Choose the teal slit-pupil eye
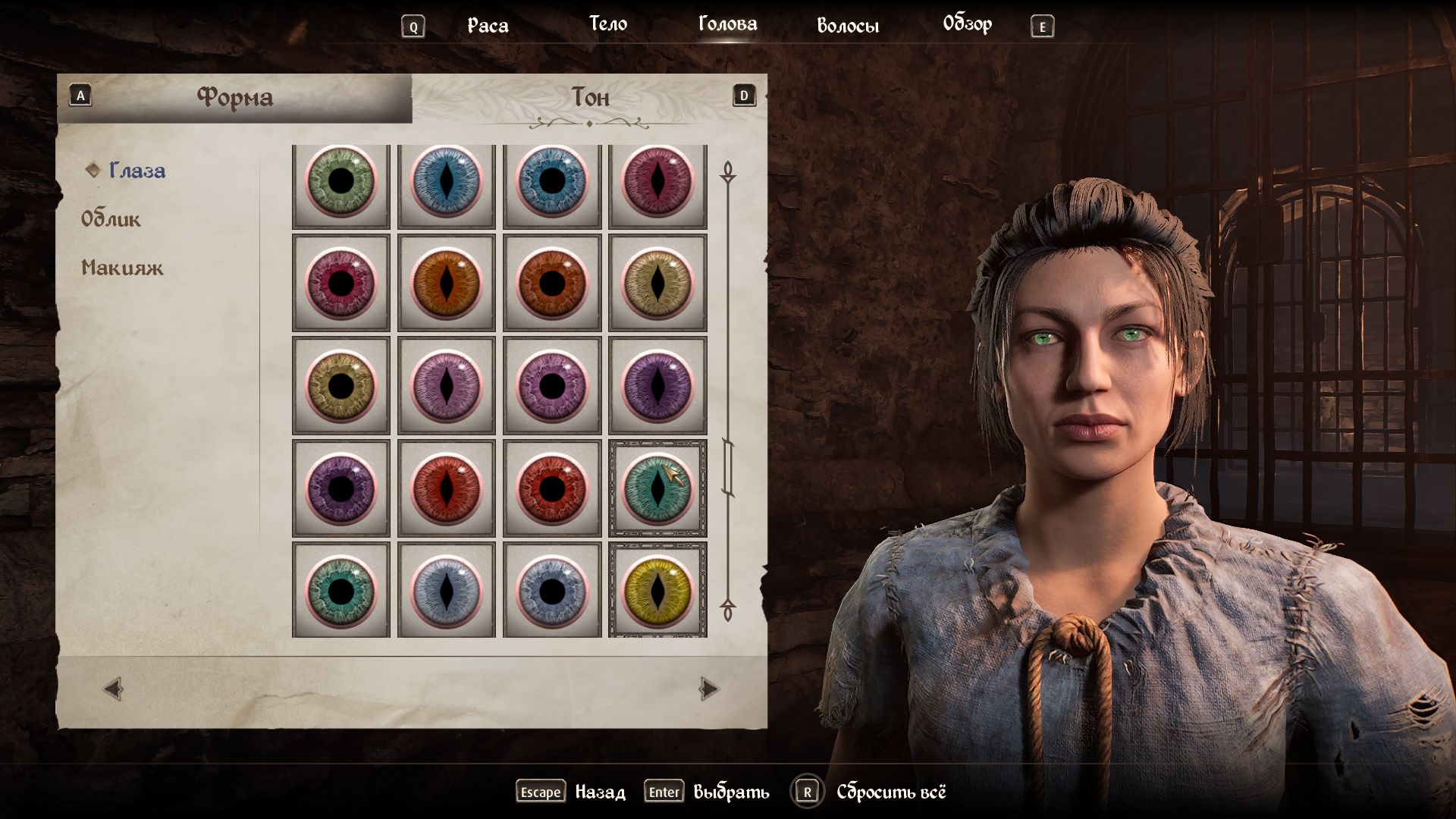Image resolution: width=1456 pixels, height=819 pixels. click(x=657, y=489)
